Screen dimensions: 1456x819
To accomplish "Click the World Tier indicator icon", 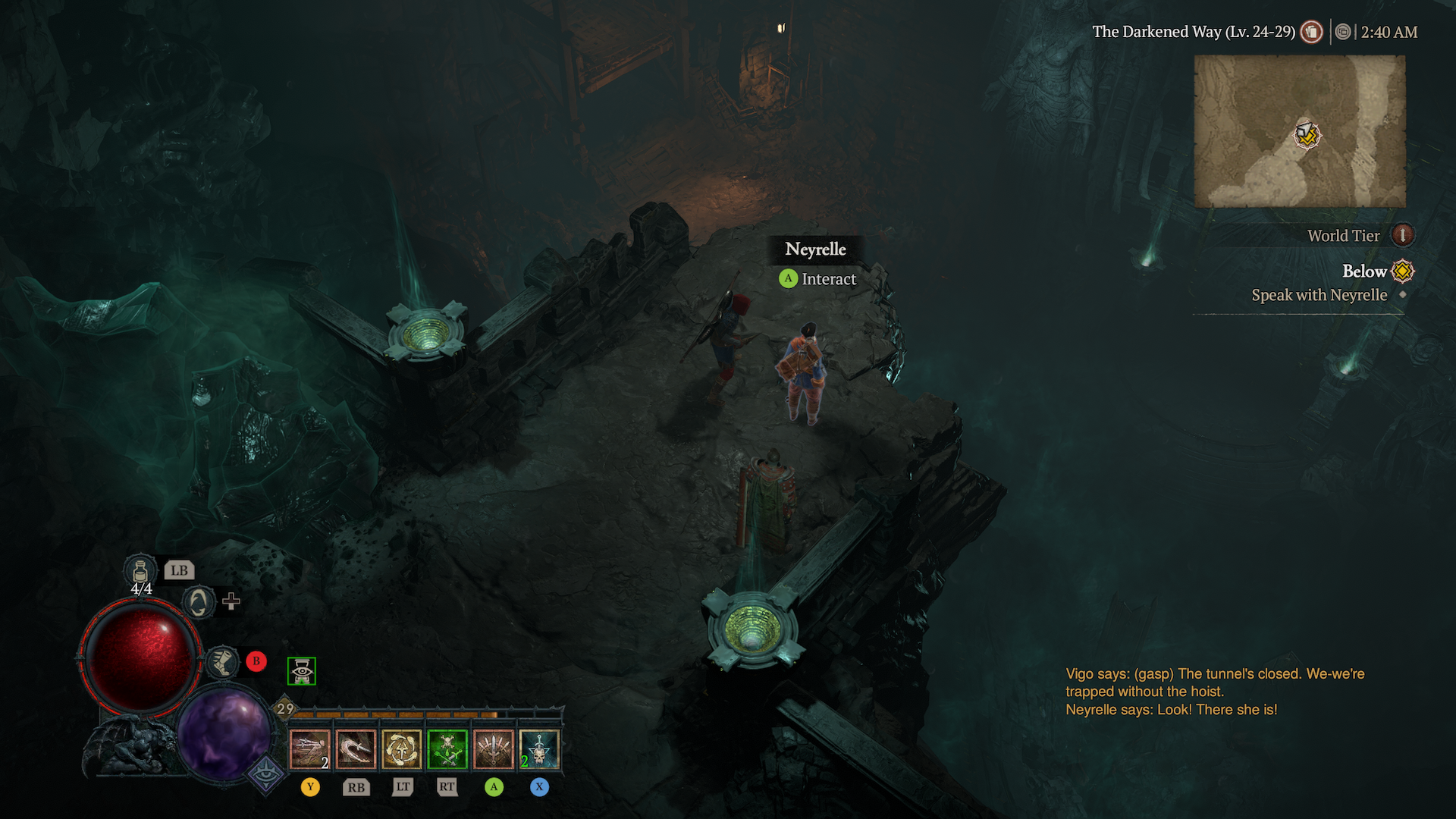I will 1403,235.
